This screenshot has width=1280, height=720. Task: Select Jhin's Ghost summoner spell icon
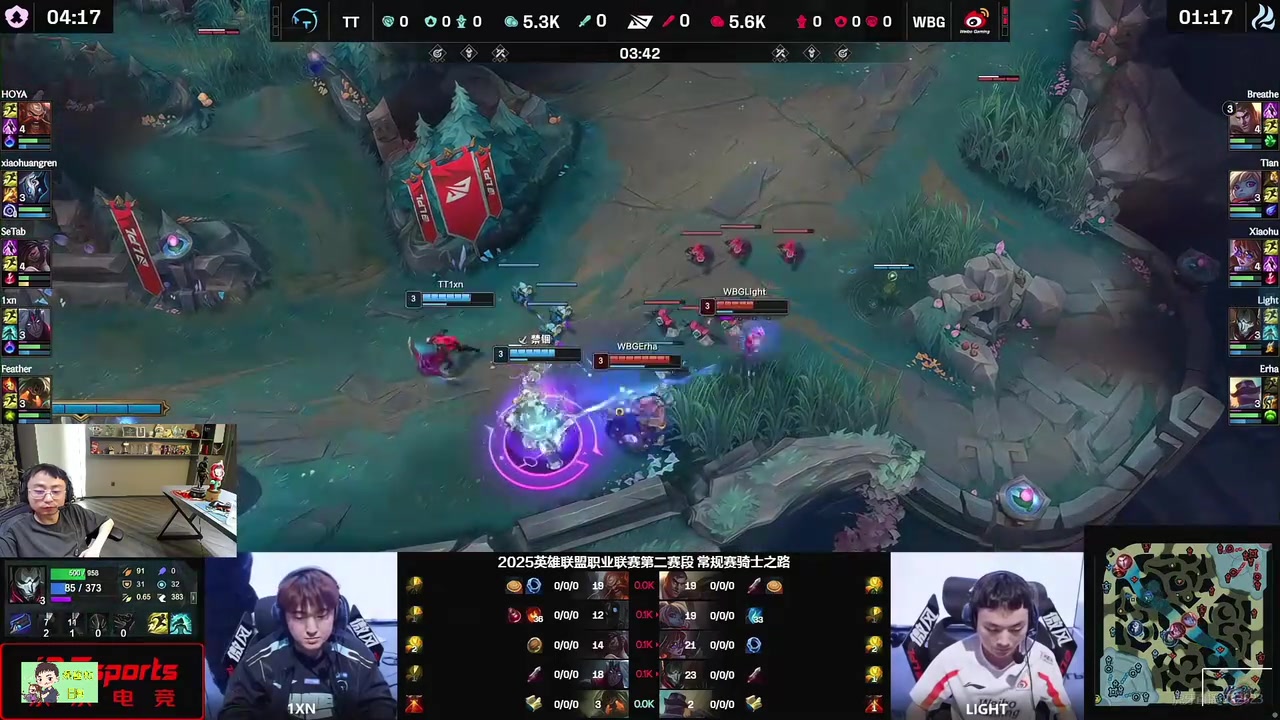(x=157, y=624)
